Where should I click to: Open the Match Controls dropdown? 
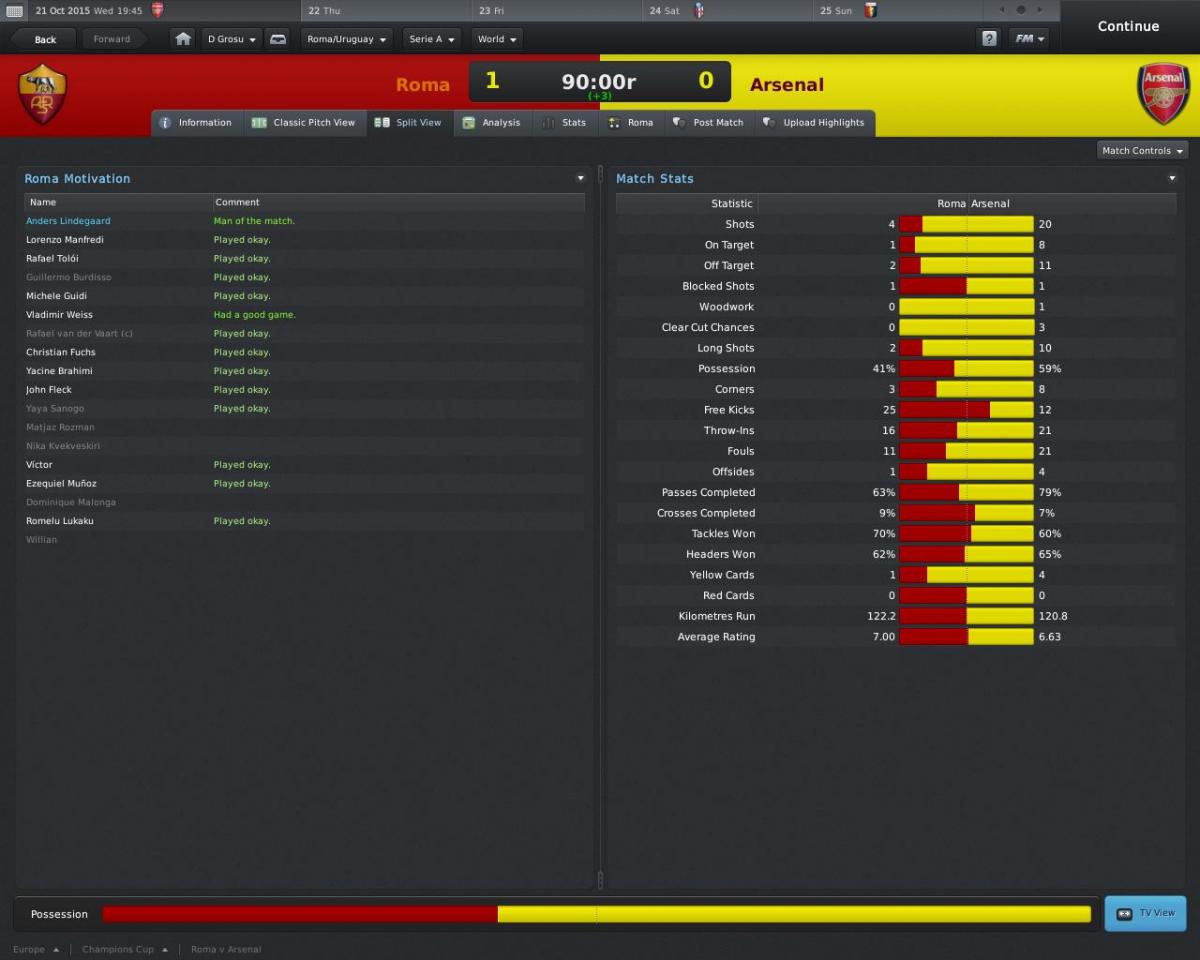pyautogui.click(x=1142, y=151)
